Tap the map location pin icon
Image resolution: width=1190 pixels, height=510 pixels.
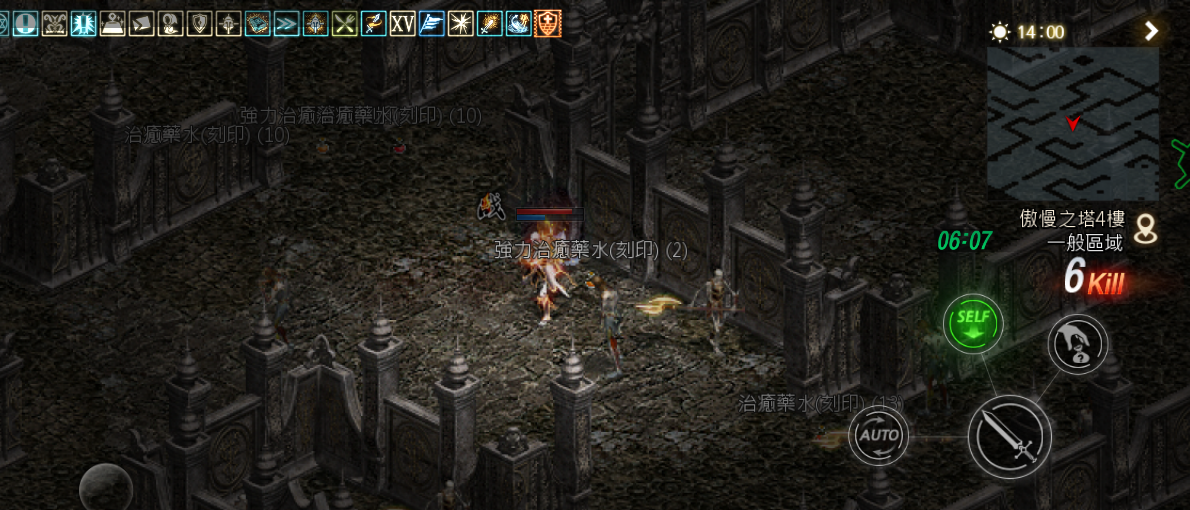click(1146, 230)
